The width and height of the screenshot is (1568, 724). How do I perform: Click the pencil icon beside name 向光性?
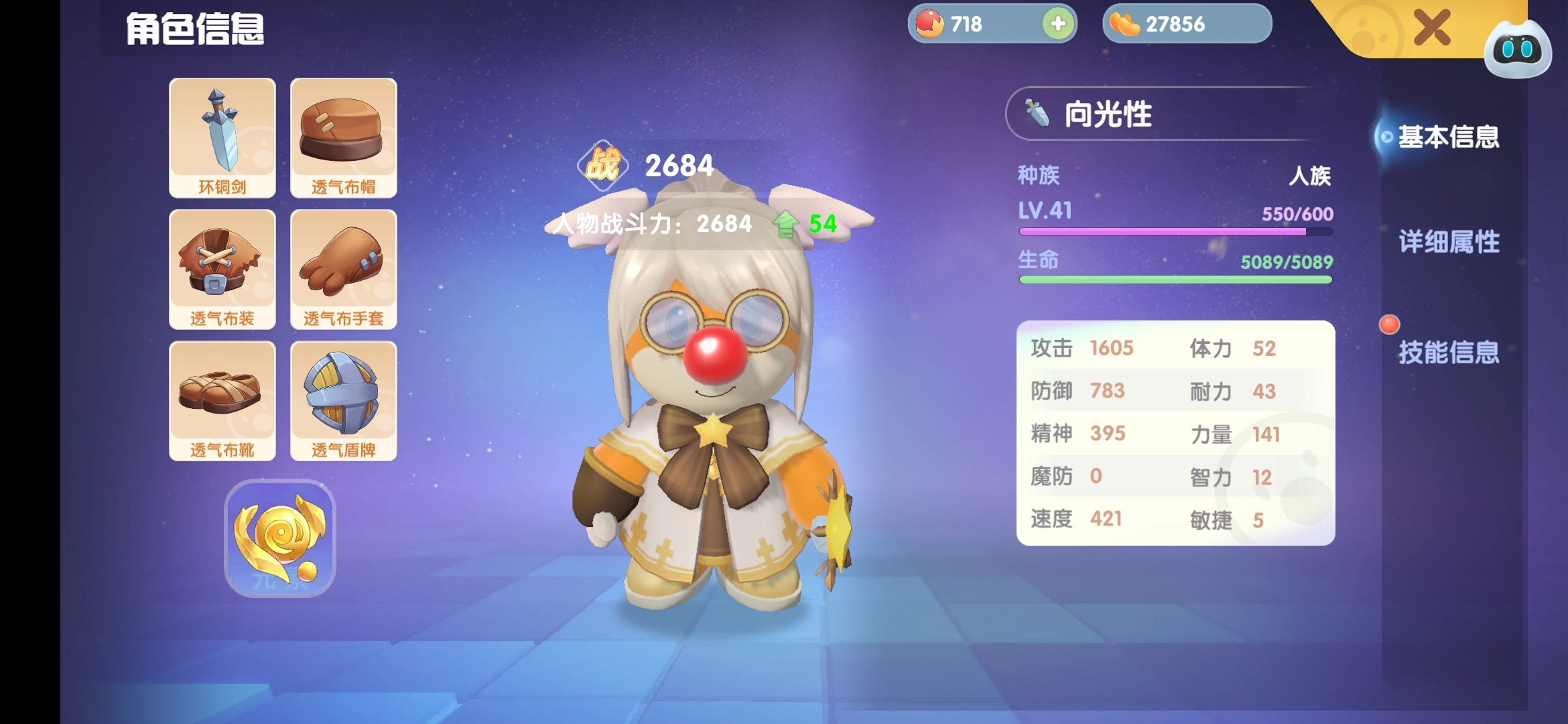point(1037,113)
